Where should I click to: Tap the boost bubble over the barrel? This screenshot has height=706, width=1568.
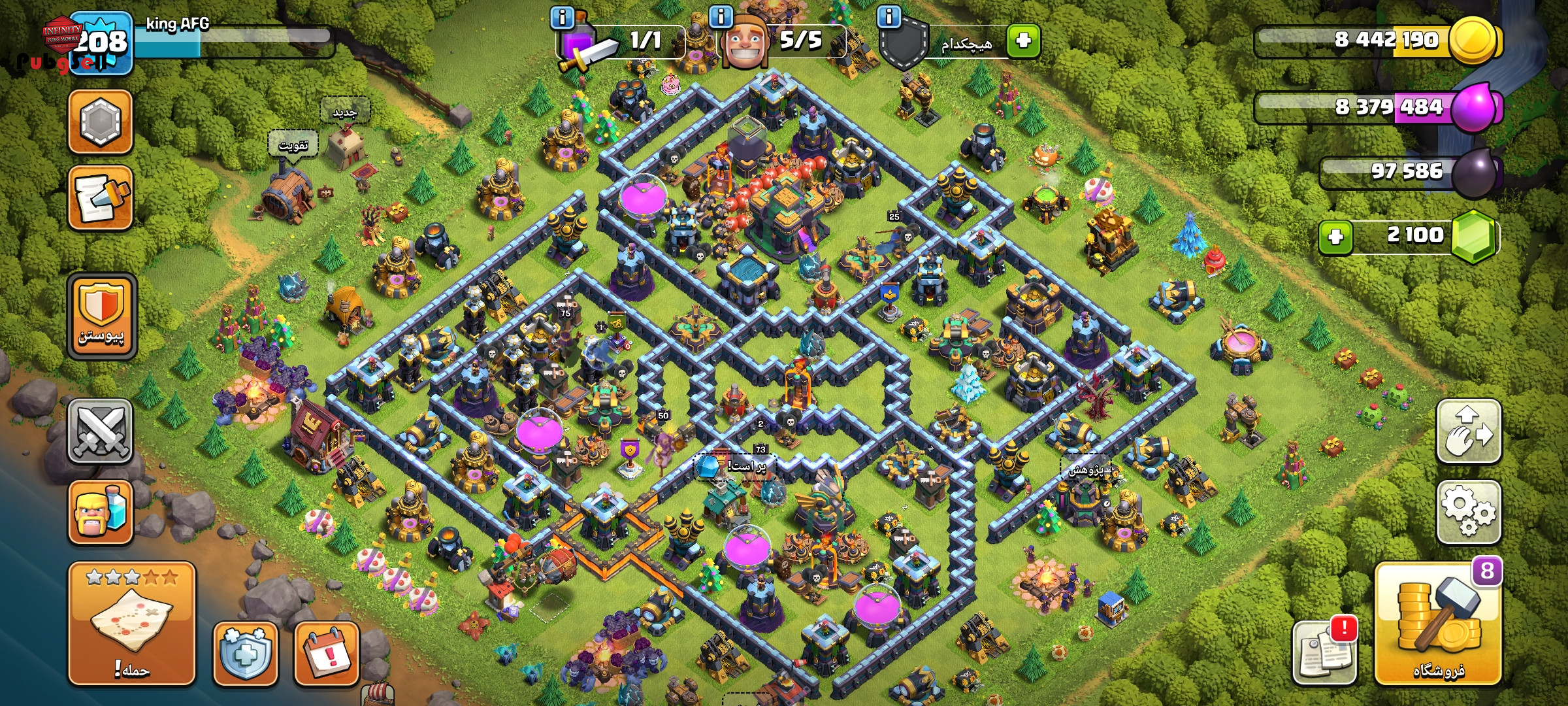[293, 145]
